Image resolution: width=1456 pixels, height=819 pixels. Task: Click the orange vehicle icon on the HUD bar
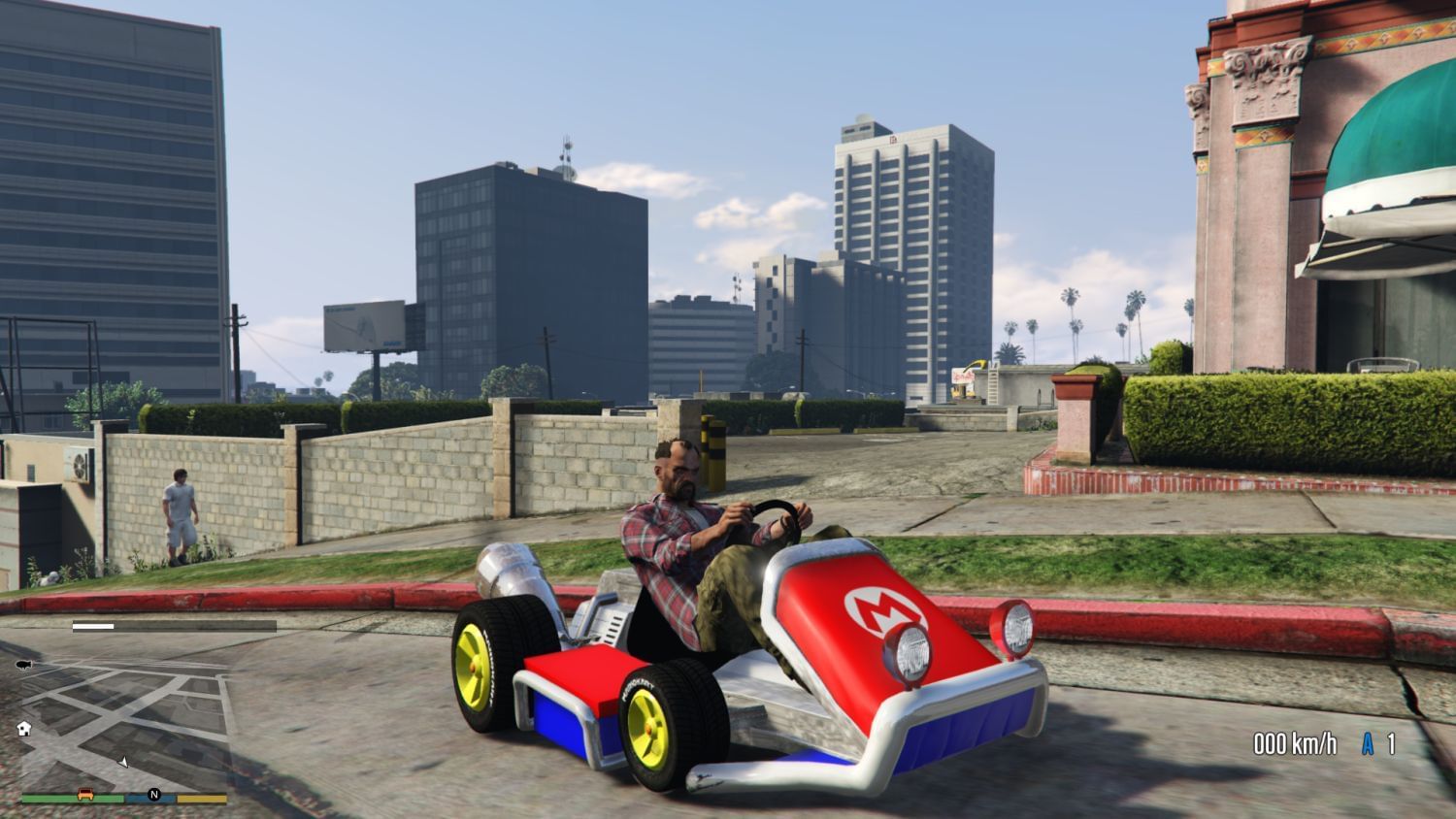[x=86, y=794]
